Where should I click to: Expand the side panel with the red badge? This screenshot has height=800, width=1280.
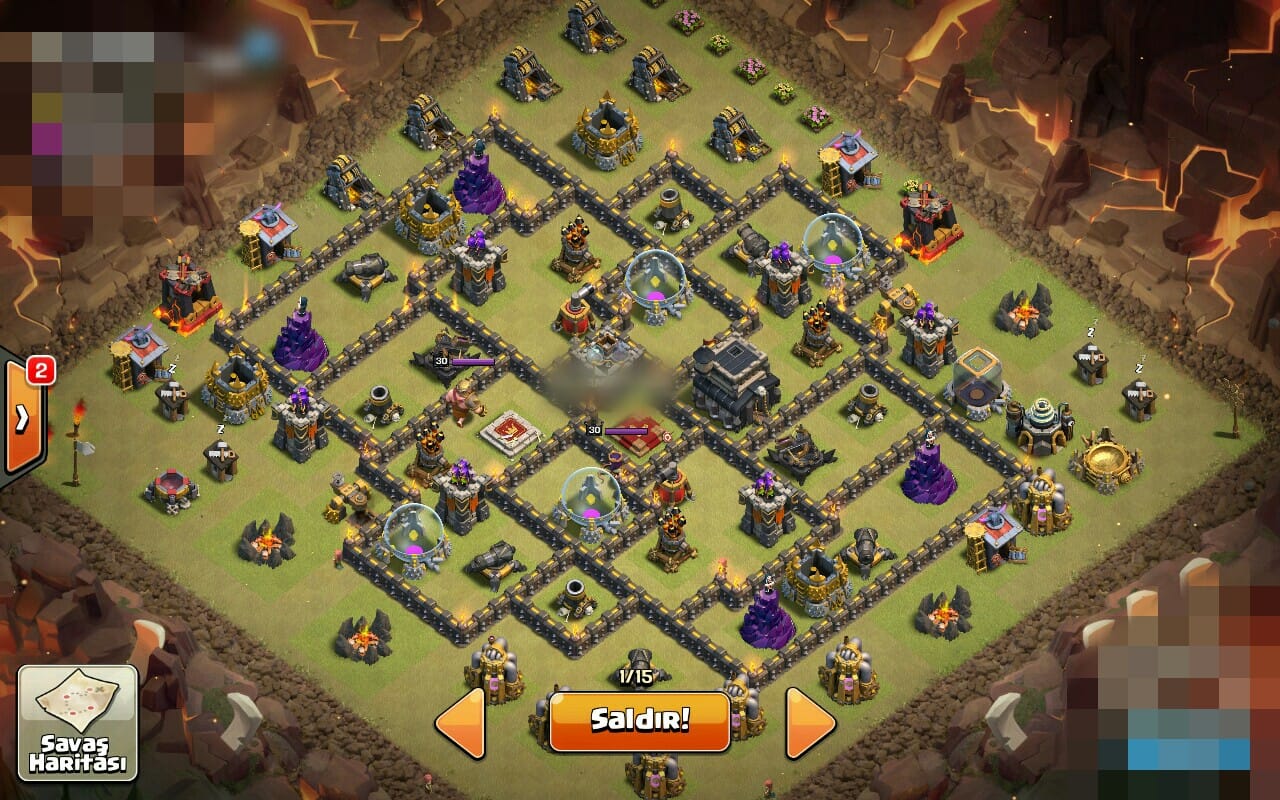pos(20,418)
